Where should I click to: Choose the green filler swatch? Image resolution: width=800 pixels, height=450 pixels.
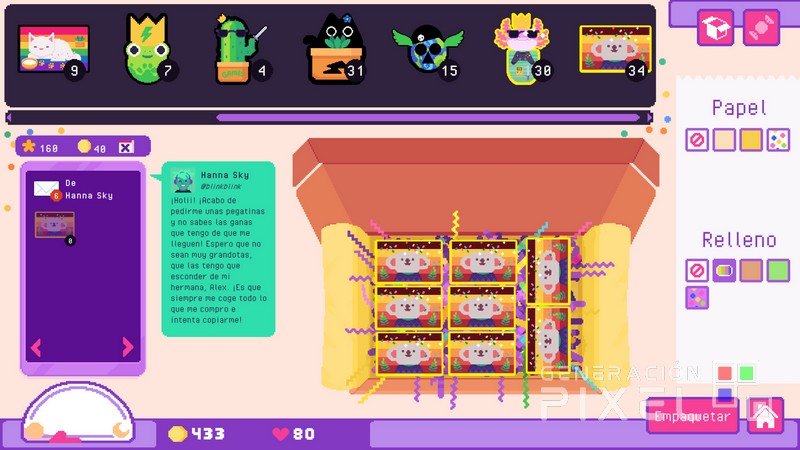778,271
